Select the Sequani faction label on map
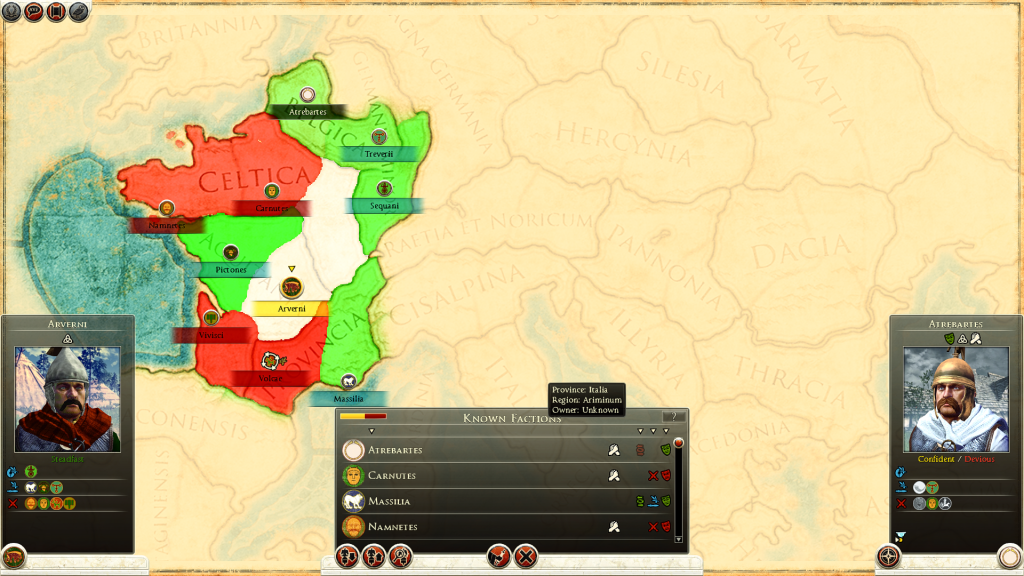 click(x=384, y=205)
